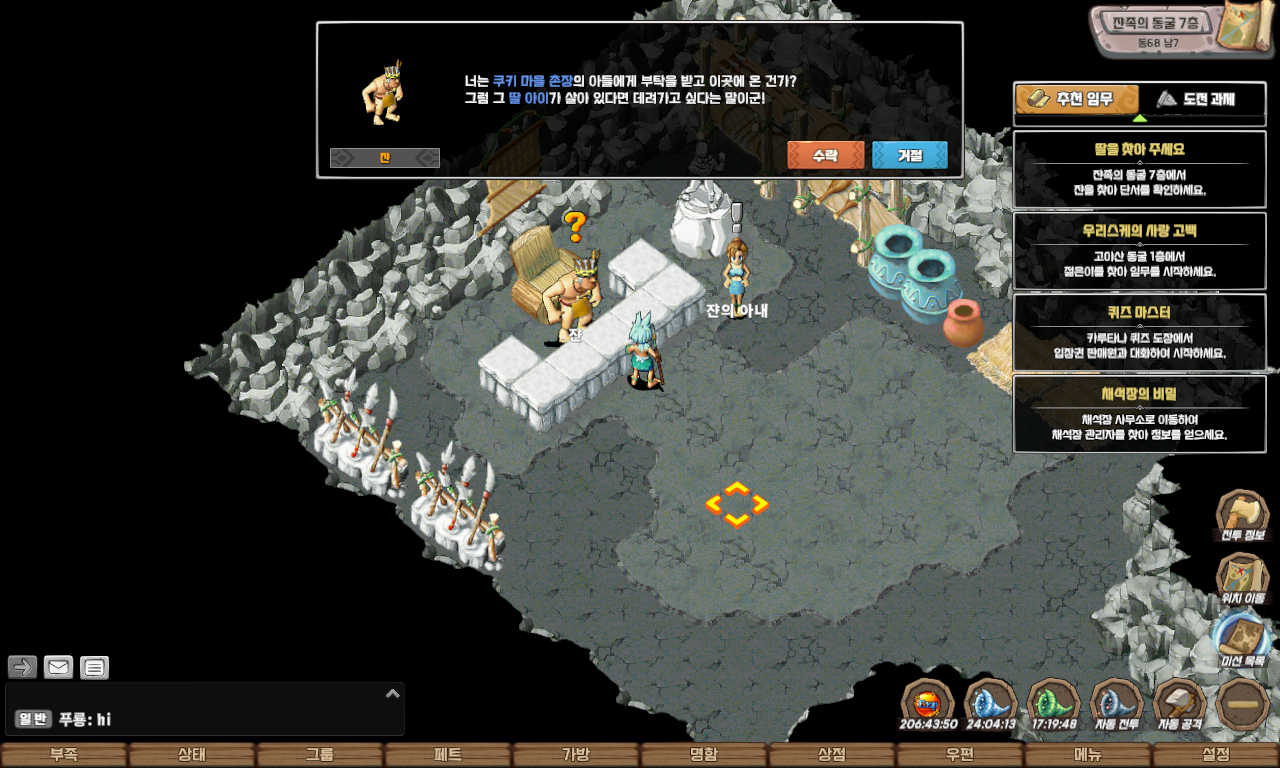
Task: Open the 설정 settings menu
Action: click(x=1216, y=755)
